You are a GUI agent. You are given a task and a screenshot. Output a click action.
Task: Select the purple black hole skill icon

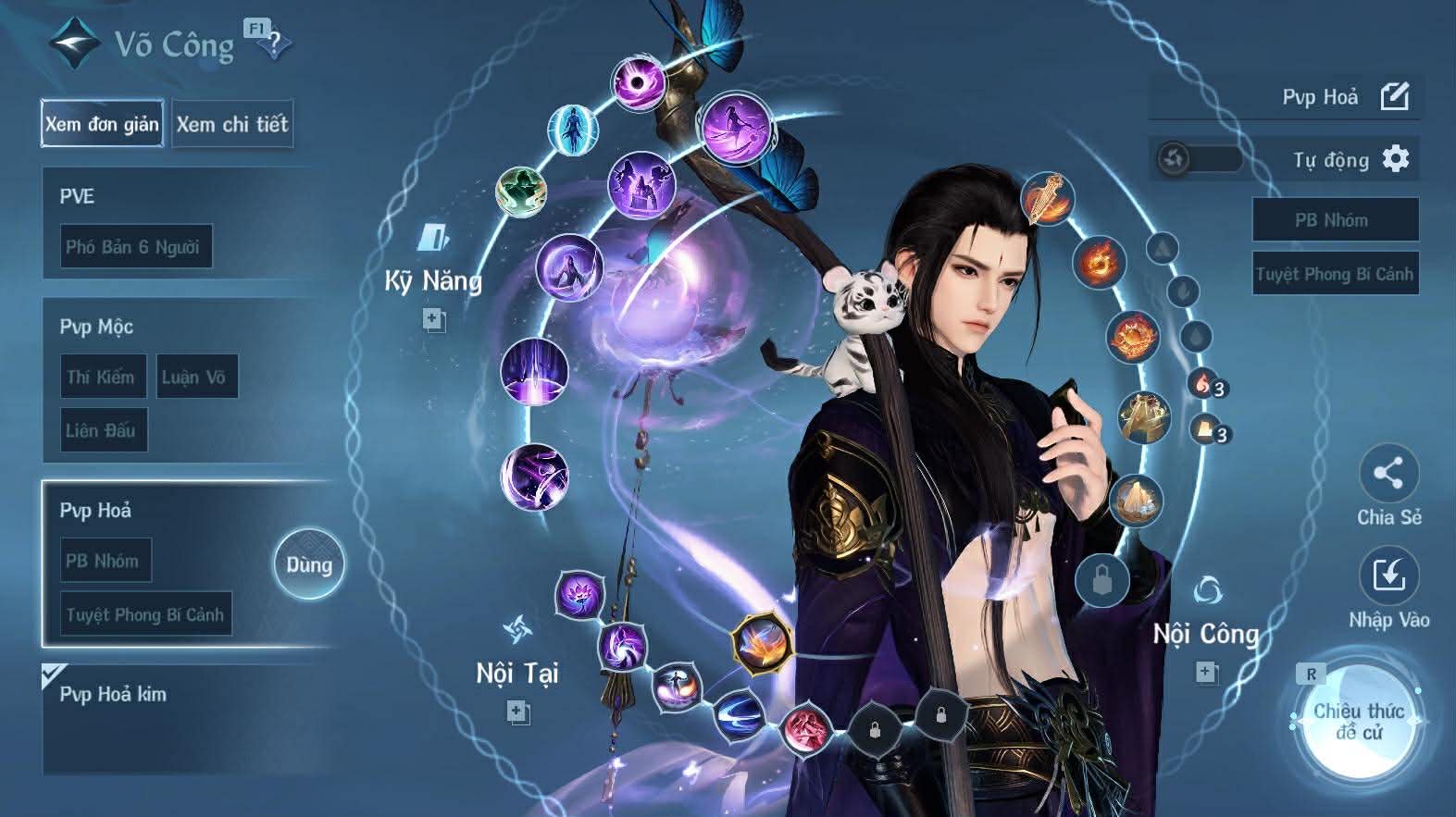[x=639, y=84]
